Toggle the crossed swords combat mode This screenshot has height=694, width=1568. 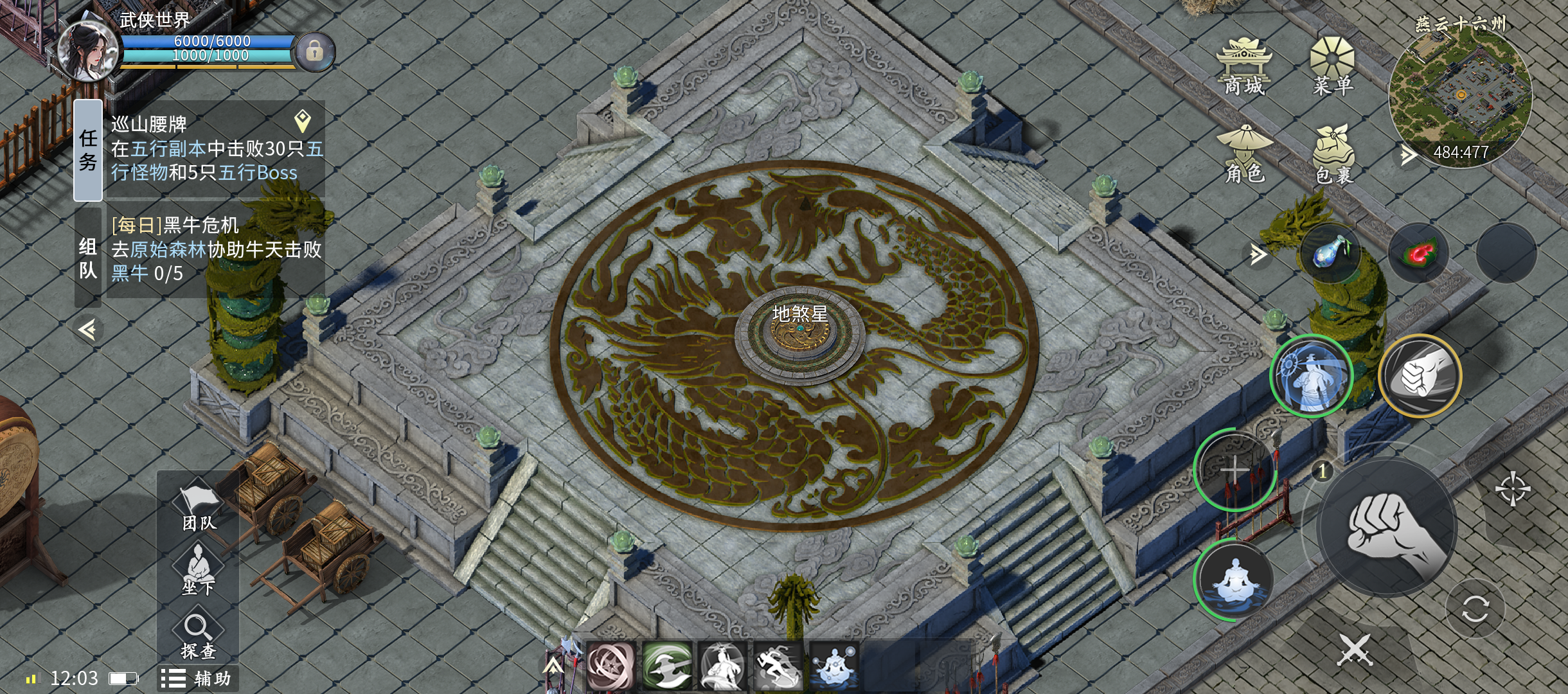click(1355, 650)
